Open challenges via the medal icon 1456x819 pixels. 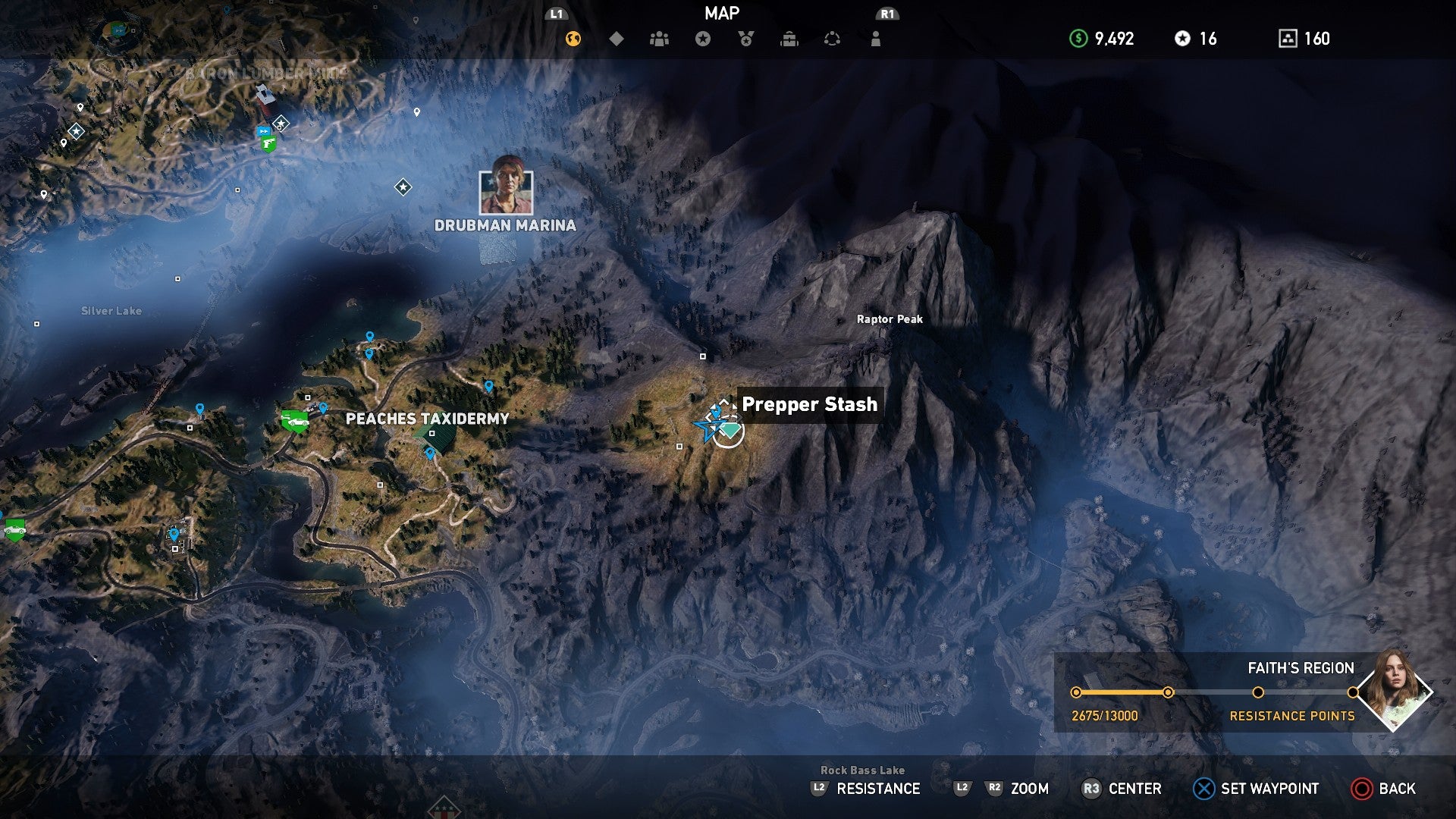(x=745, y=36)
